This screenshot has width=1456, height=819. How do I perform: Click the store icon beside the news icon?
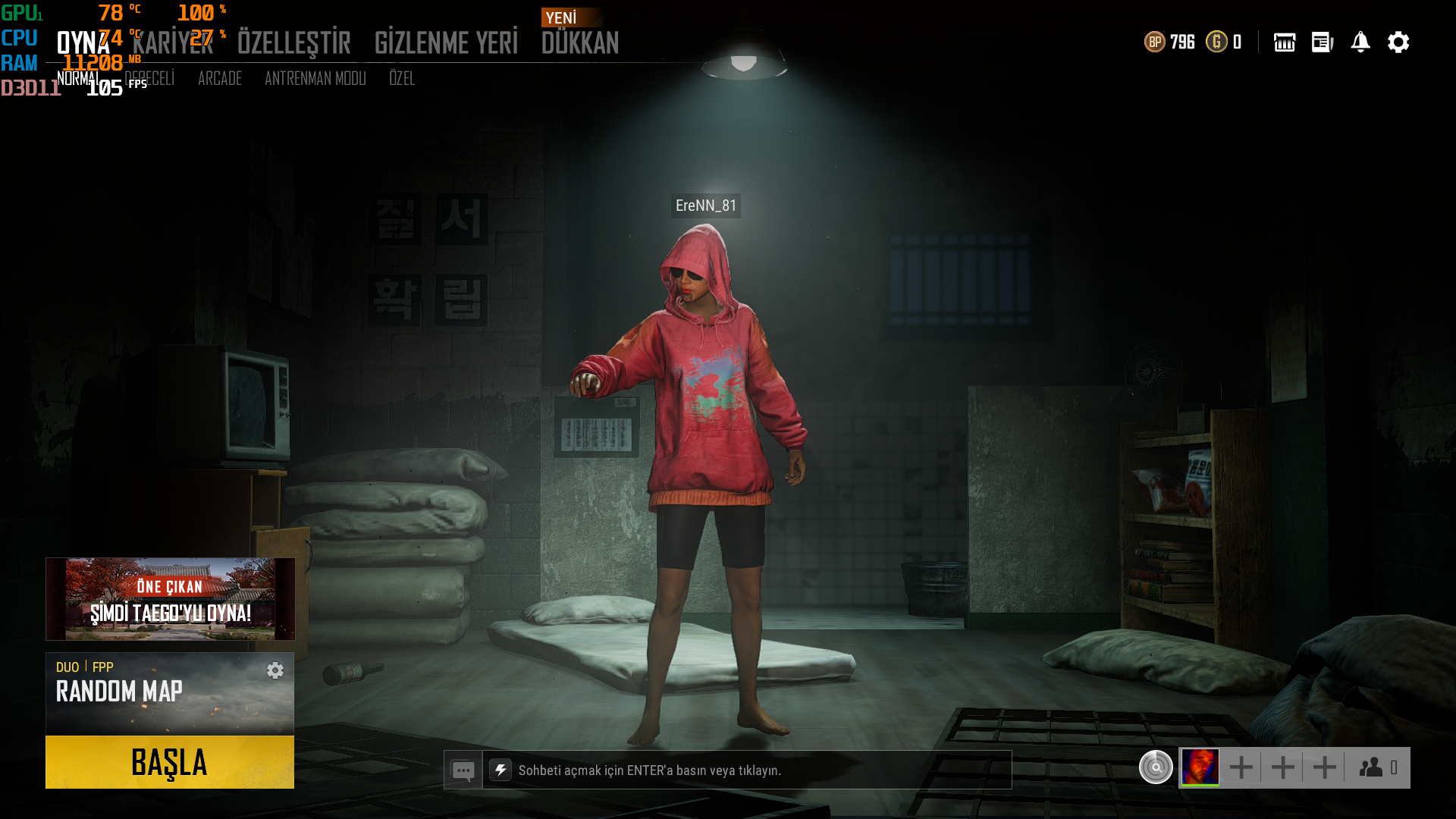pyautogui.click(x=1285, y=42)
